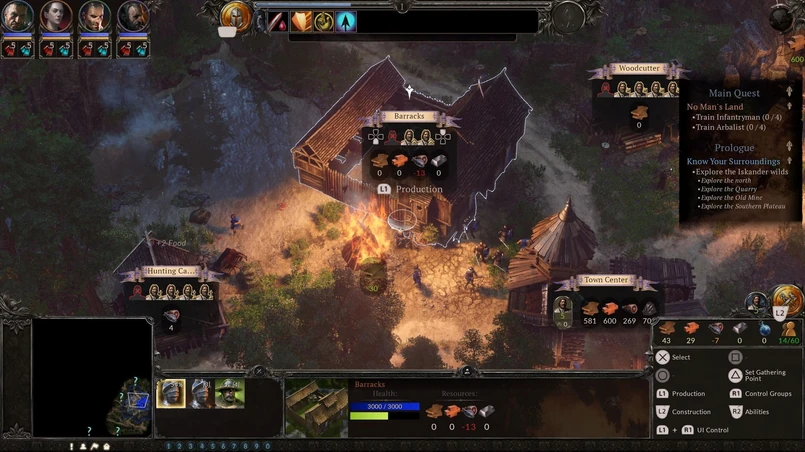
Task: Click the Barracks building thumbnail
Action: pyautogui.click(x=316, y=406)
